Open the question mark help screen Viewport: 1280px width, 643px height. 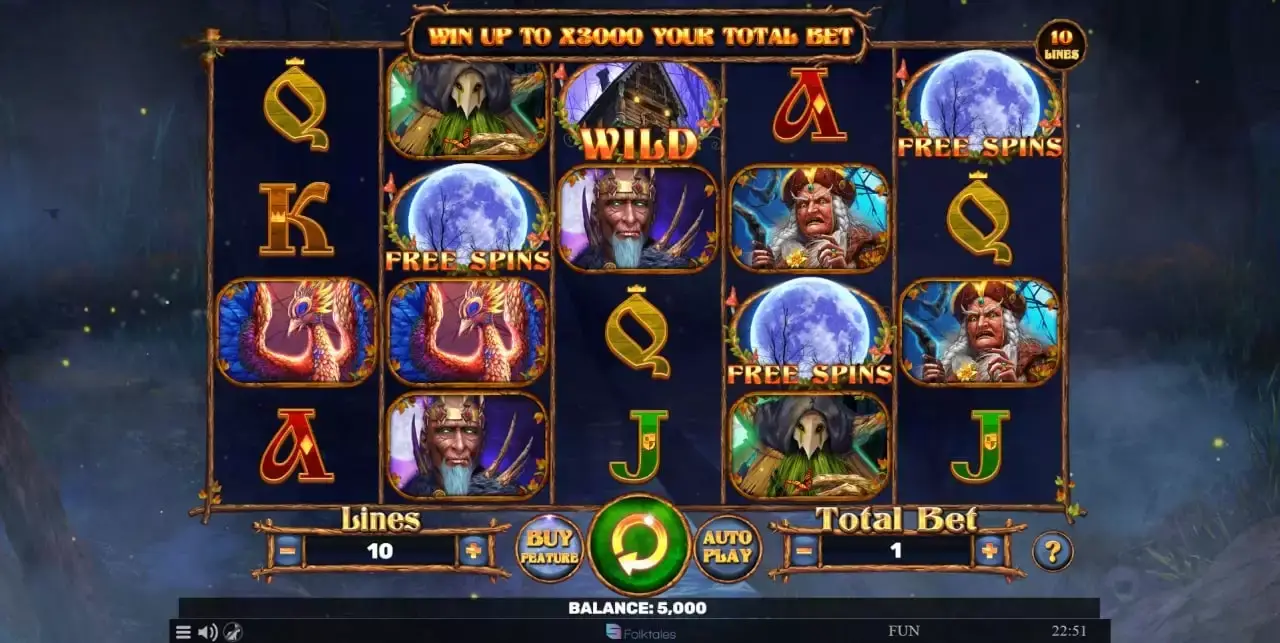pyautogui.click(x=1052, y=551)
